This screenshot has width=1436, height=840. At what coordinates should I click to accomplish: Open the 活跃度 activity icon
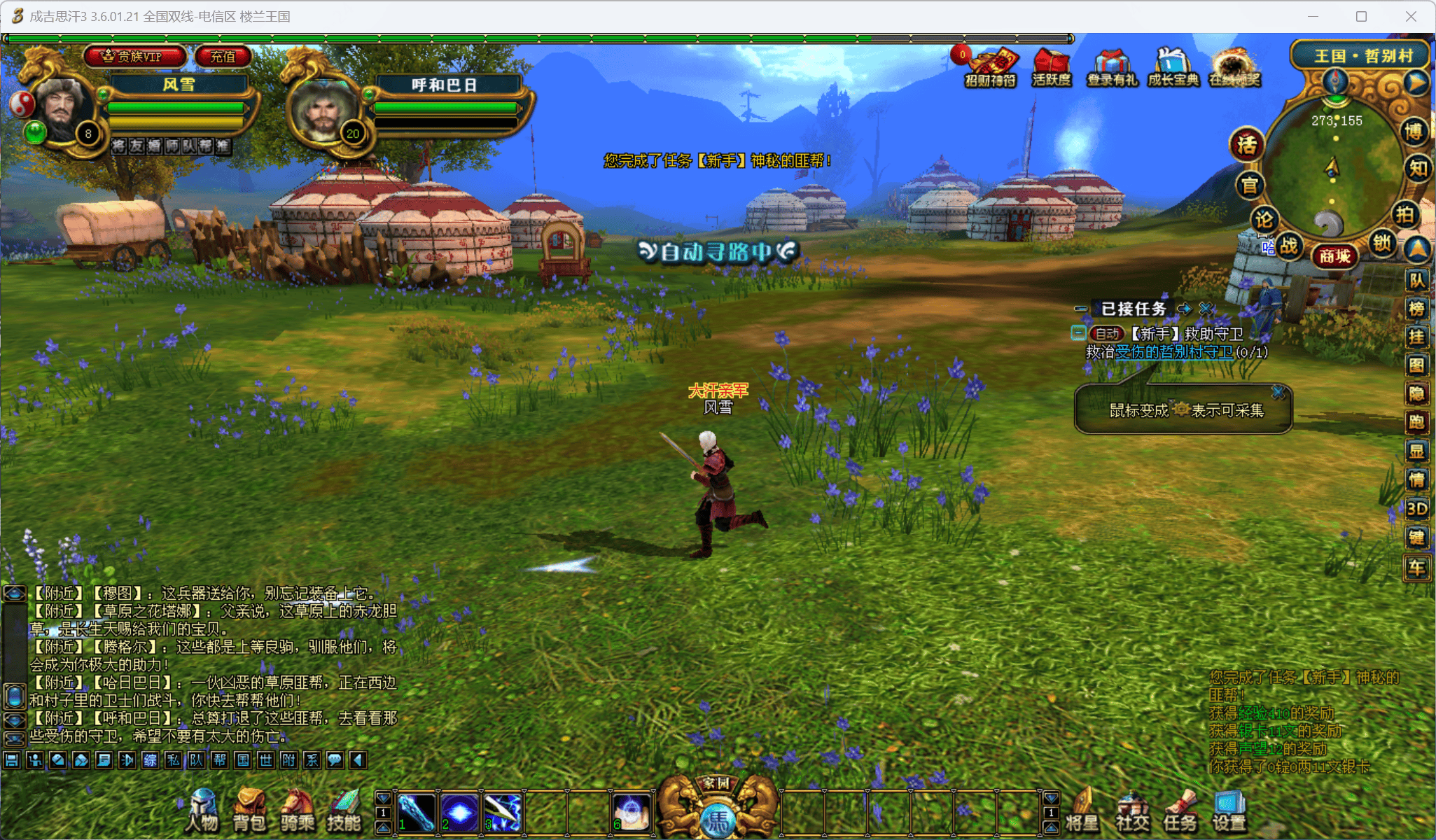(1051, 67)
